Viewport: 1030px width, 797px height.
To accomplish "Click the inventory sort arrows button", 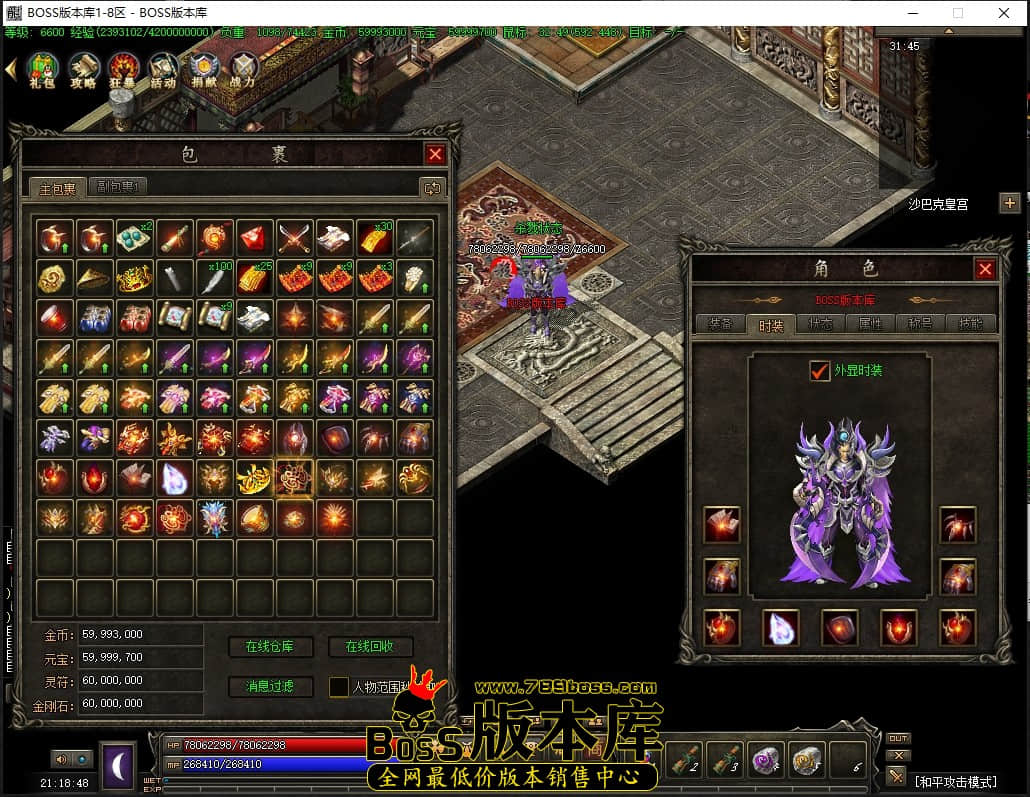I will pyautogui.click(x=432, y=187).
